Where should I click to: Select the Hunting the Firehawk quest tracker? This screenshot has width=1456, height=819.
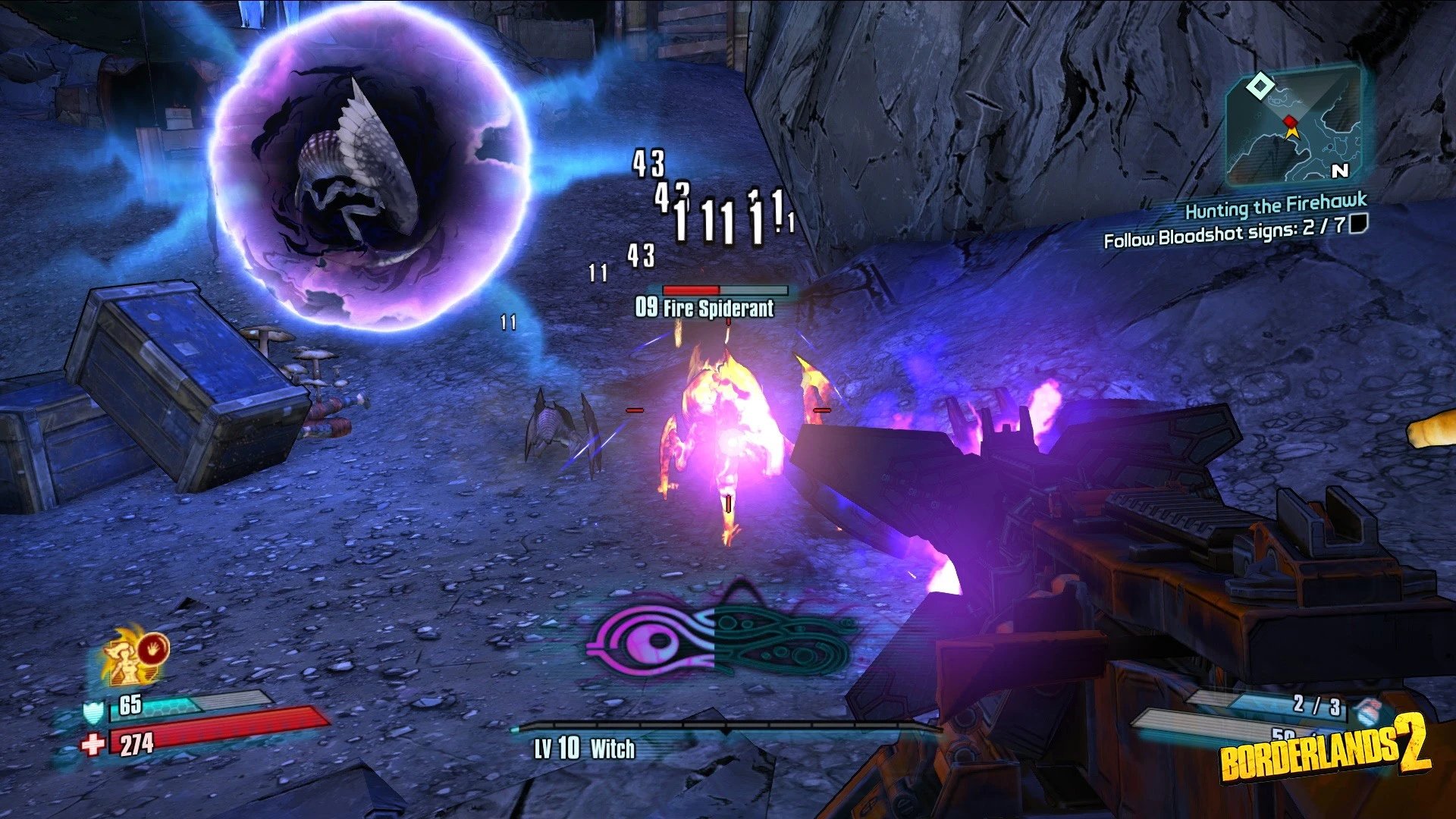pos(1276,206)
